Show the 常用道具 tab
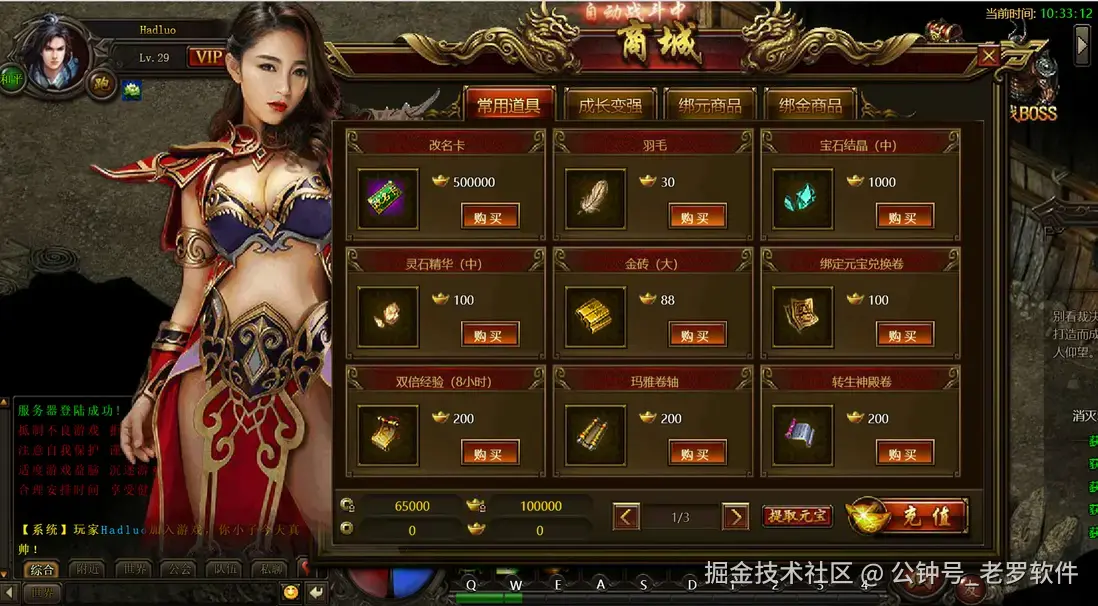Viewport: 1098px width, 606px height. [x=508, y=105]
